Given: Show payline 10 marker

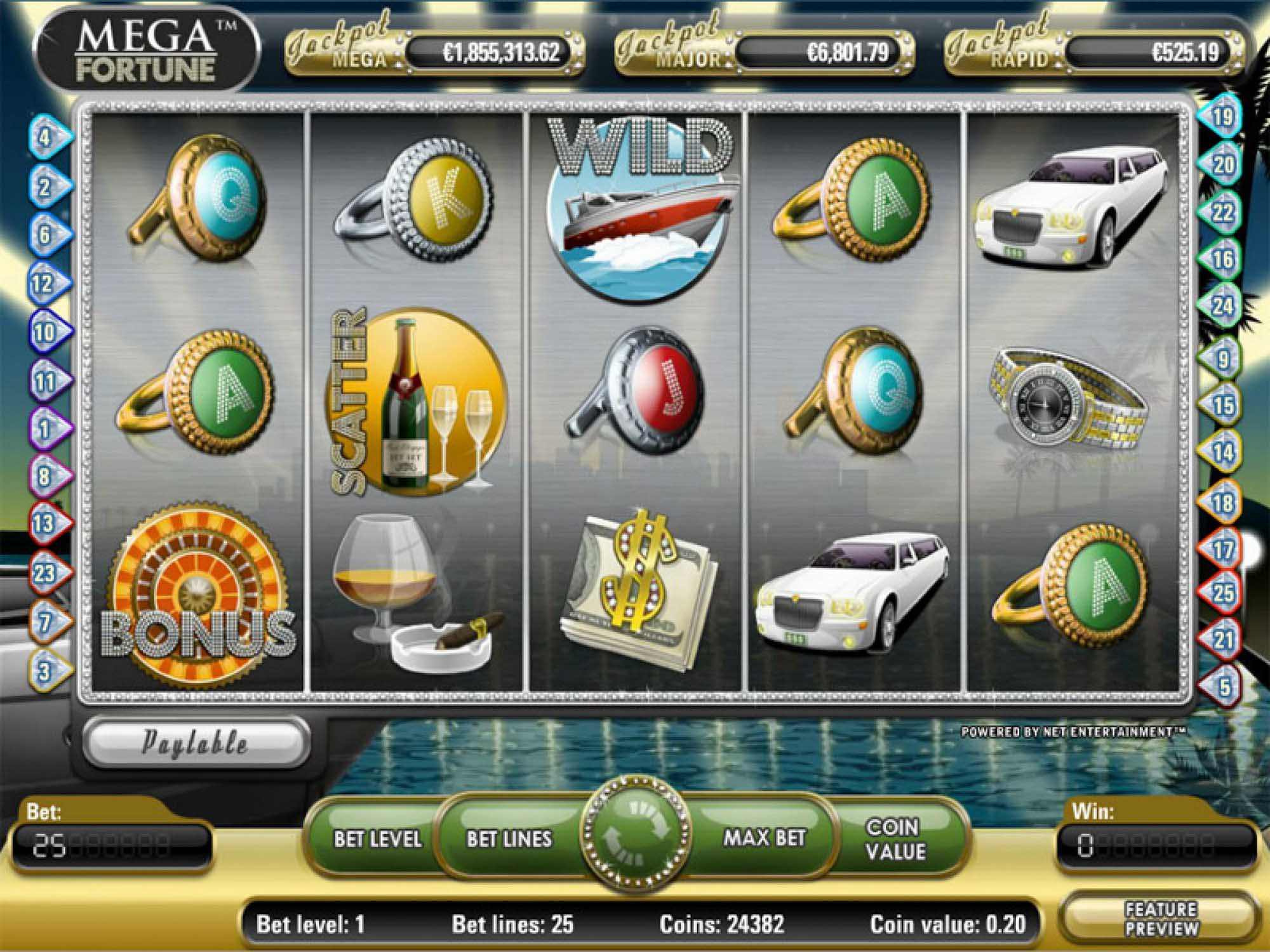Looking at the screenshot, I should [44, 332].
